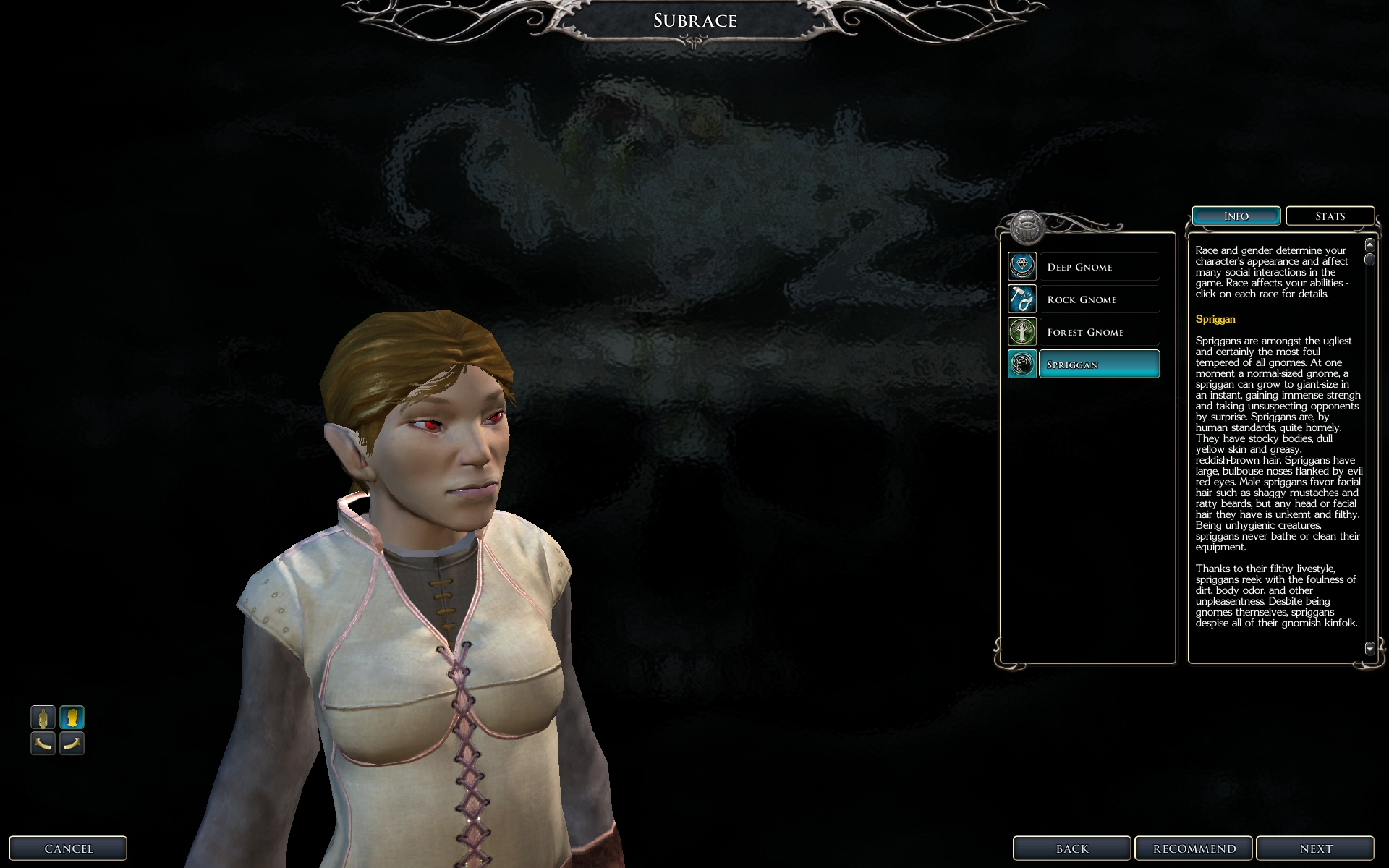The width and height of the screenshot is (1389, 868).
Task: Switch to the Stats tab
Action: point(1330,216)
